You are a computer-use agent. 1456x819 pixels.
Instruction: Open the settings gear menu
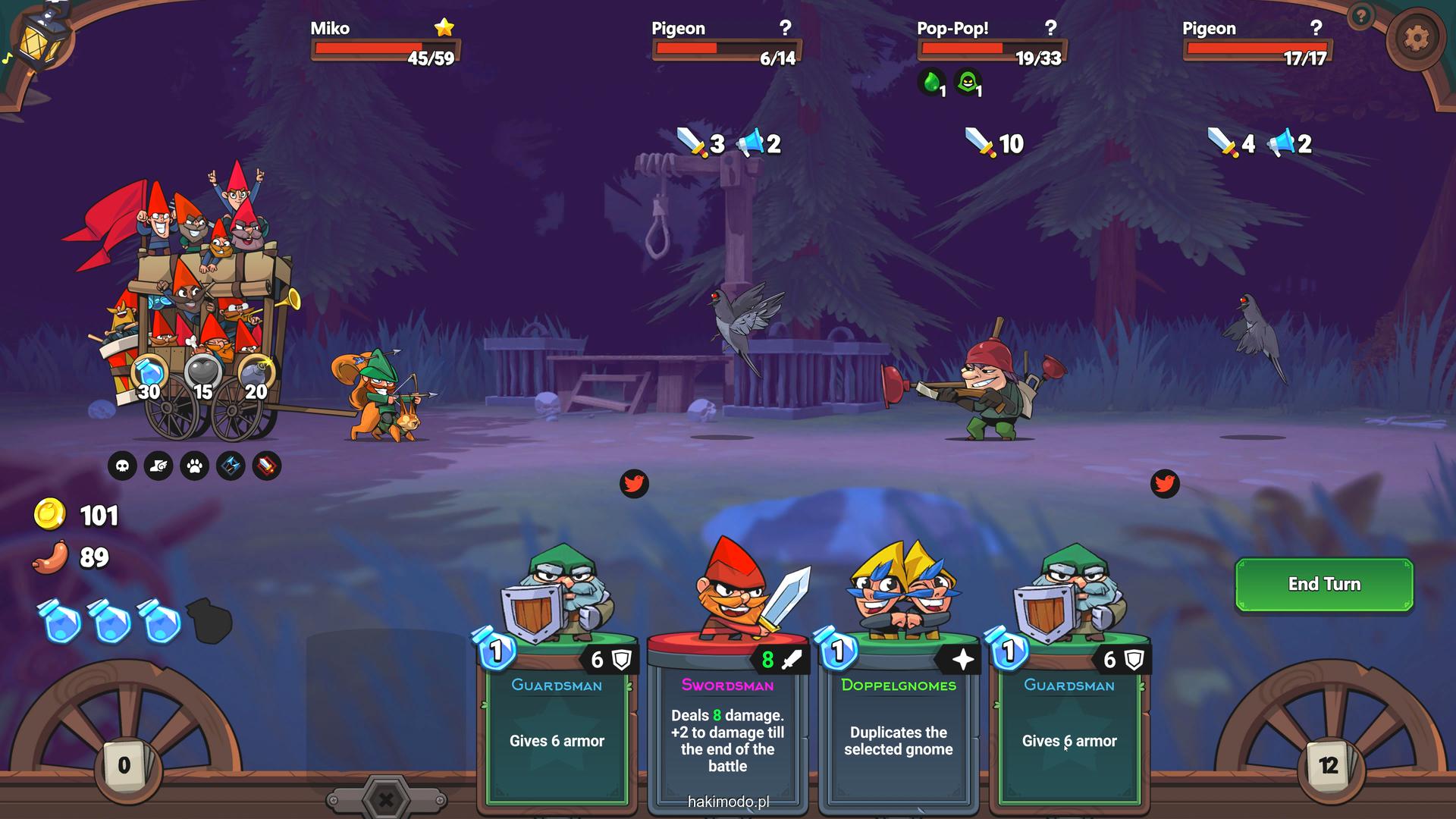[x=1416, y=38]
